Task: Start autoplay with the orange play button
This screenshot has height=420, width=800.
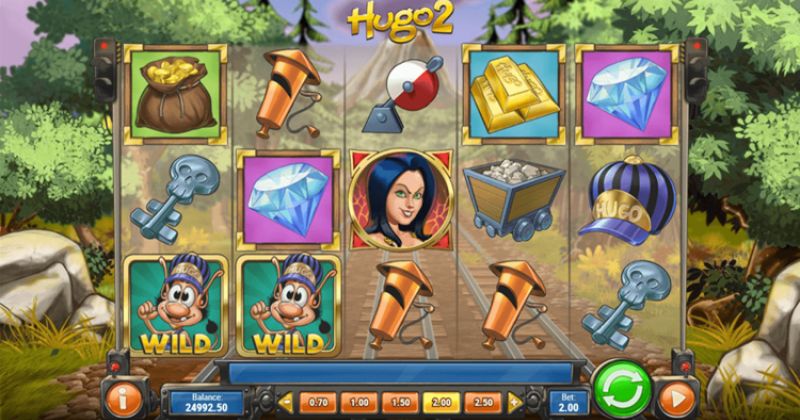Action: [677, 399]
